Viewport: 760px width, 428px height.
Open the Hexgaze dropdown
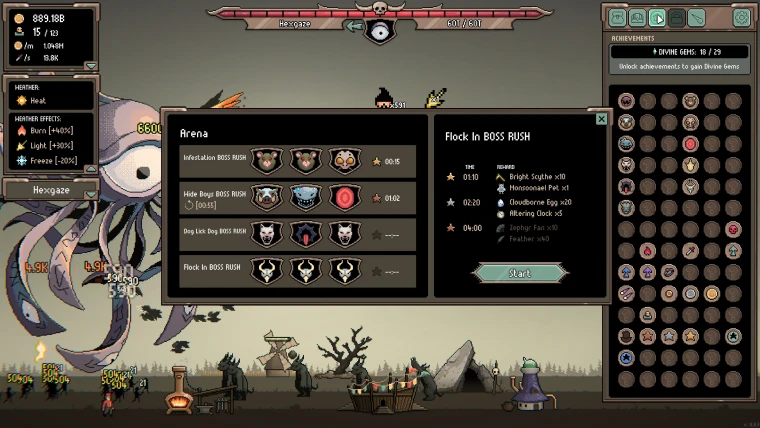tap(91, 193)
